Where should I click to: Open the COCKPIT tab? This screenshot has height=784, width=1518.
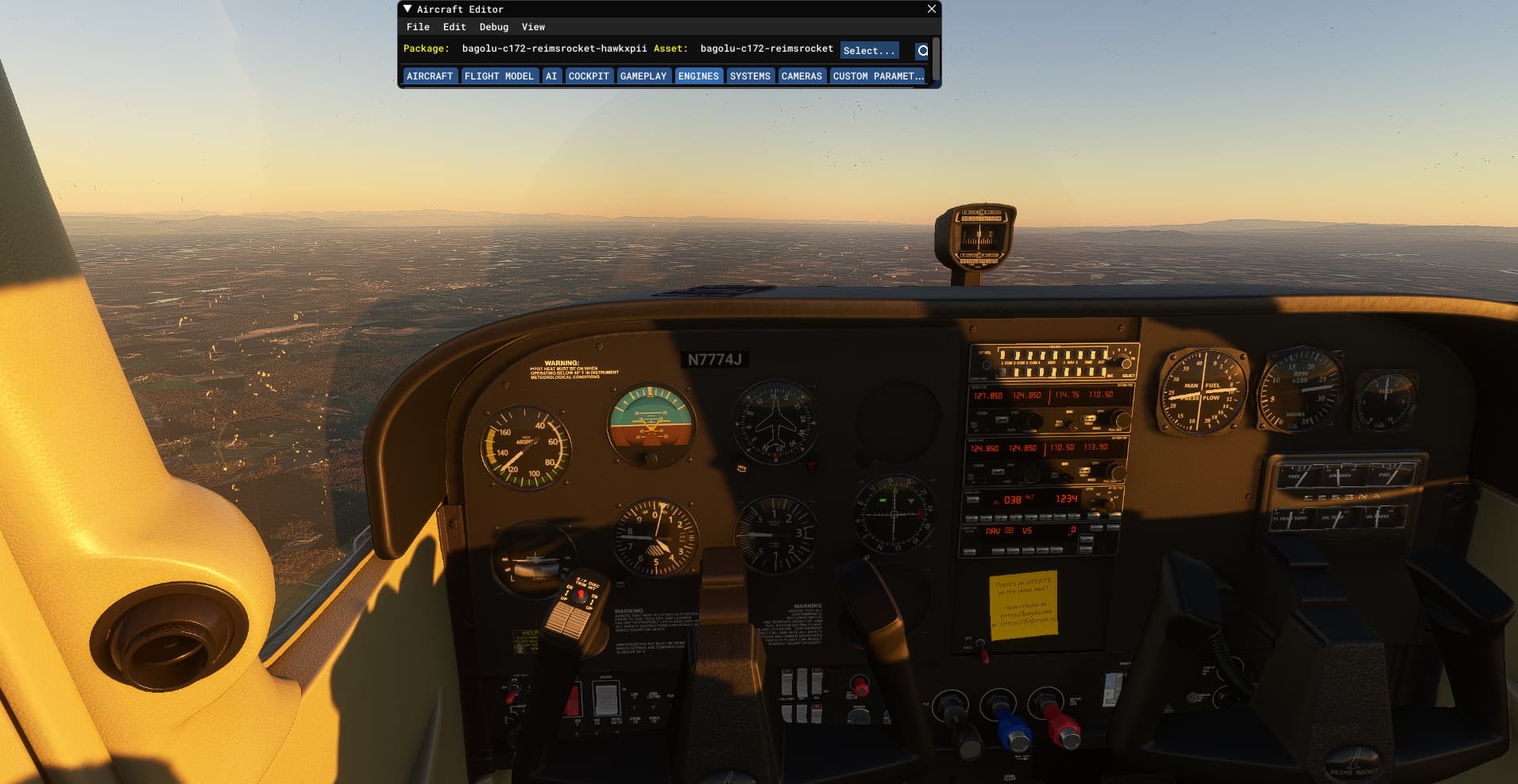coord(588,75)
